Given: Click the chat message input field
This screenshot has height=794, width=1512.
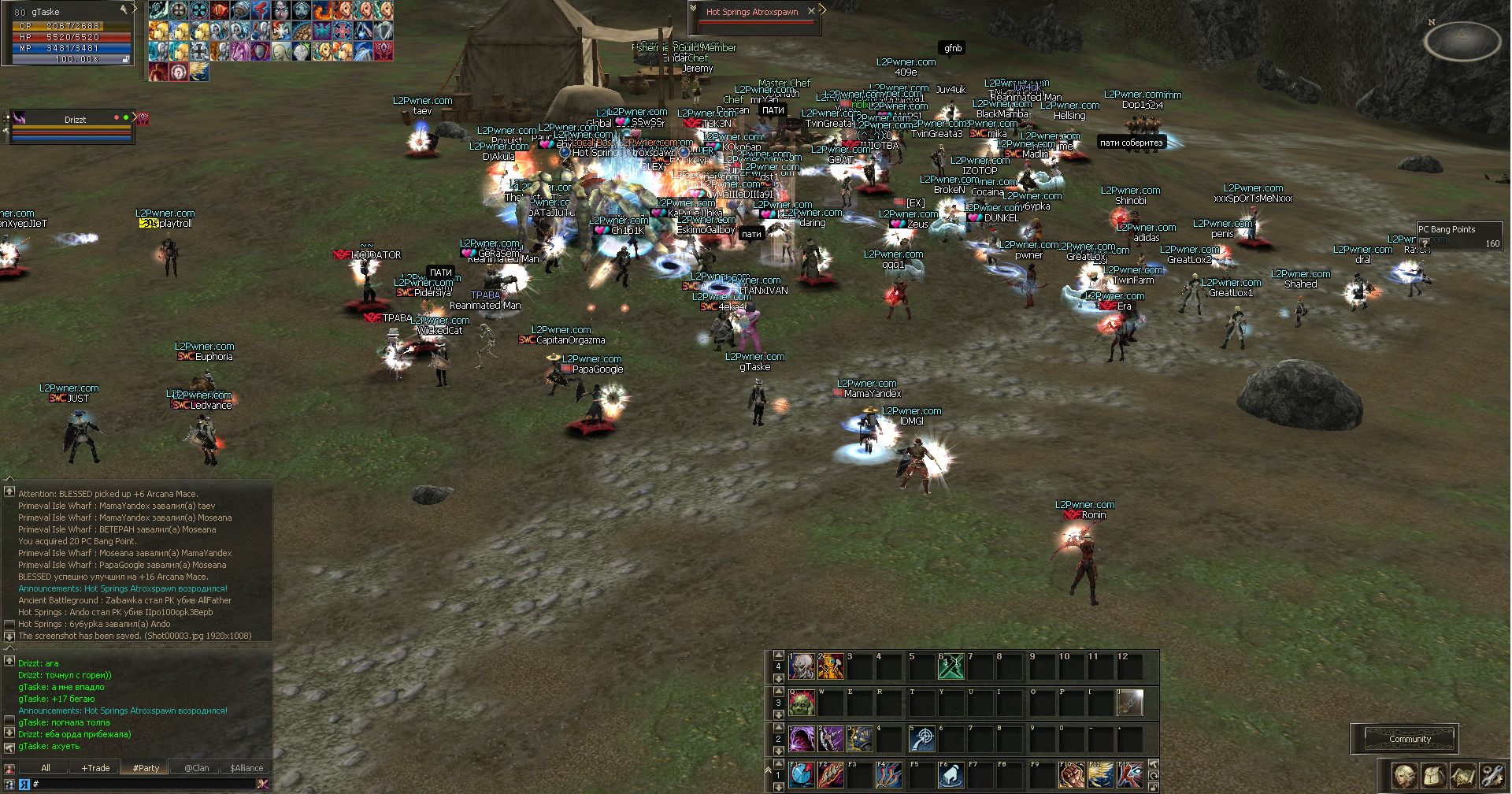Looking at the screenshot, I should [142, 784].
